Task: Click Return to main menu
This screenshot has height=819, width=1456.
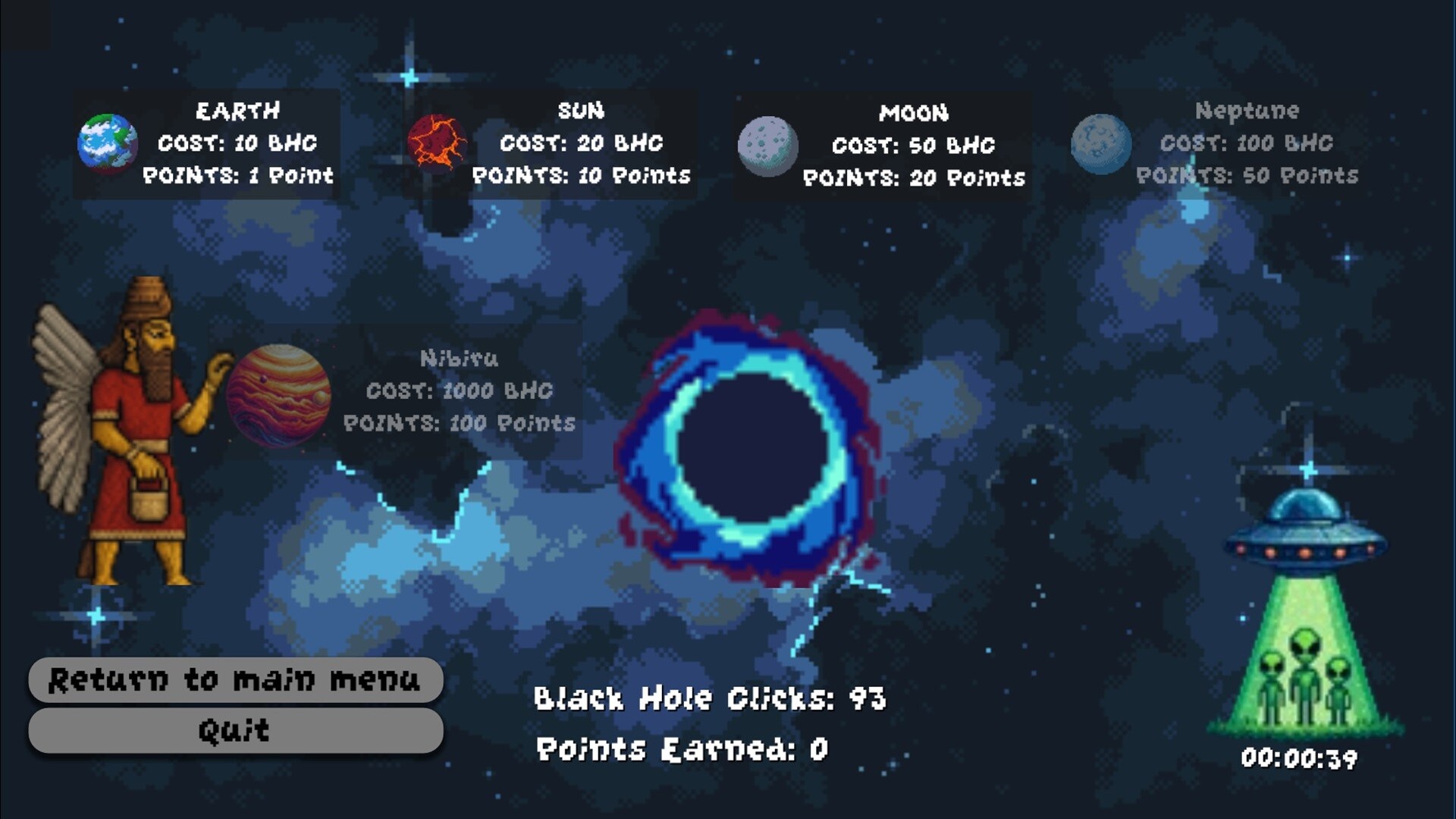Action: [x=235, y=680]
